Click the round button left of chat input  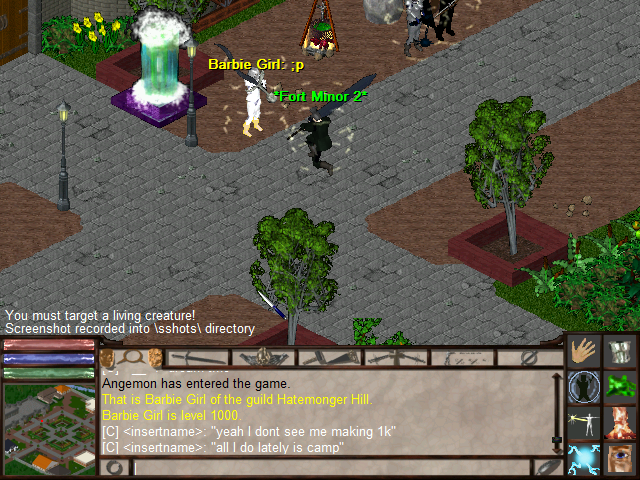click(116, 467)
